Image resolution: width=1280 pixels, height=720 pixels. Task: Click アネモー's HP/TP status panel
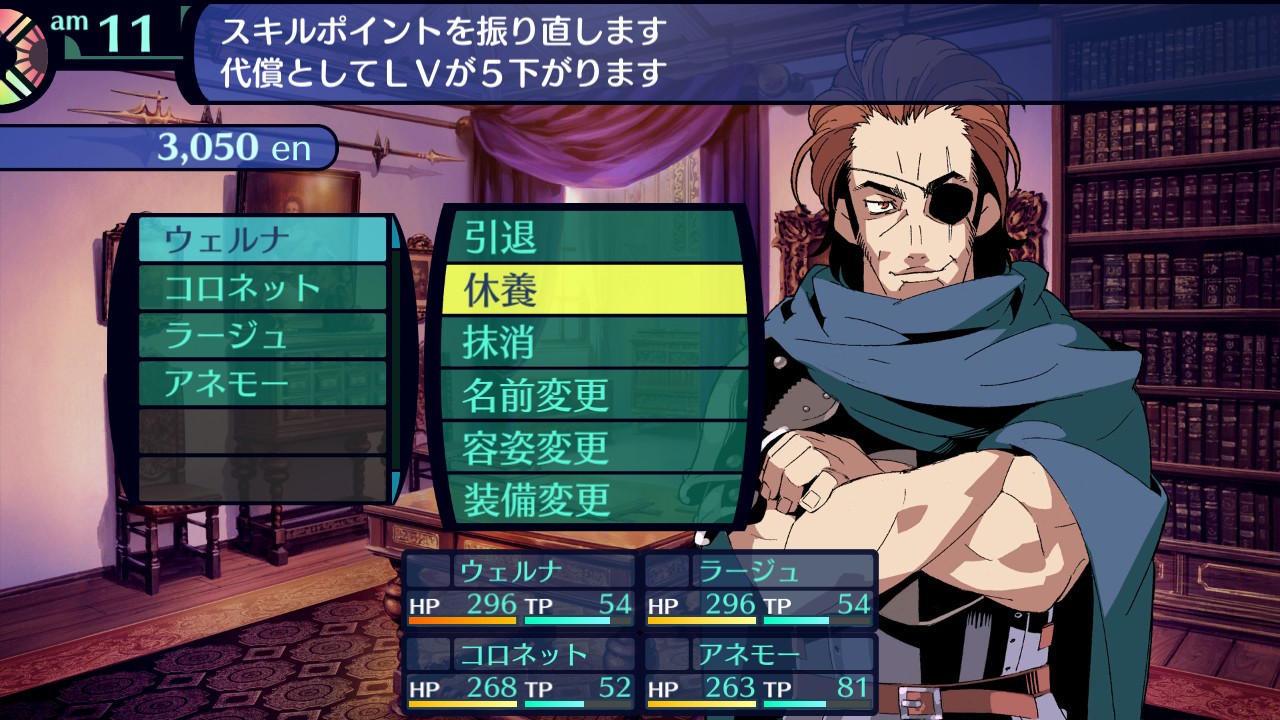[760, 674]
